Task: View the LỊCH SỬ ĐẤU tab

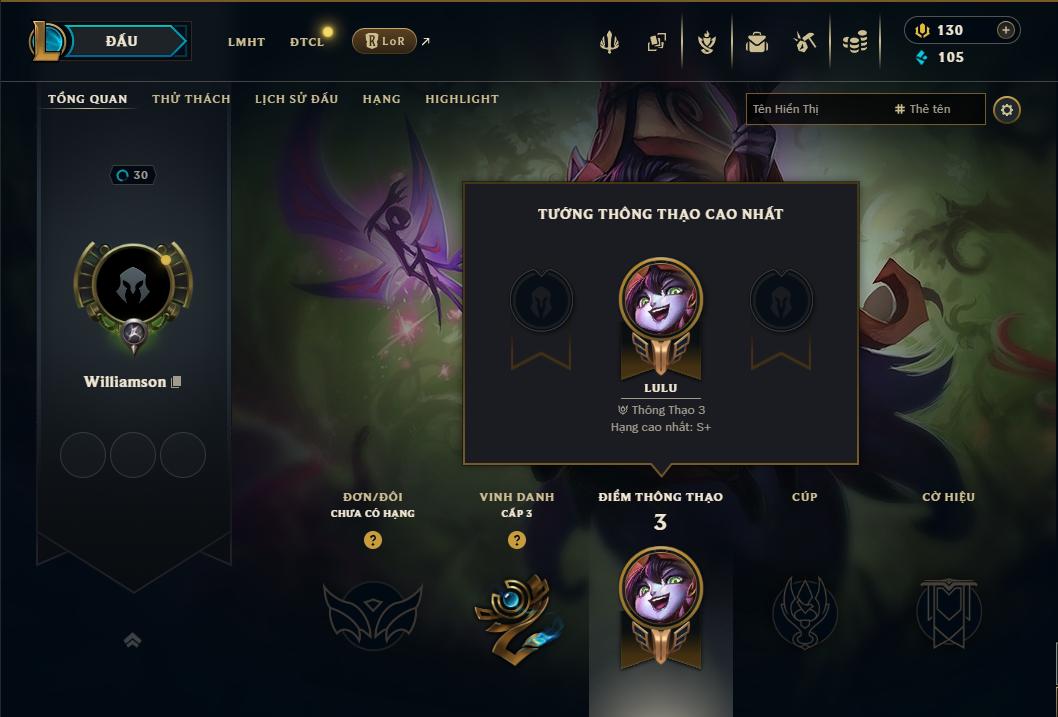Action: [296, 99]
